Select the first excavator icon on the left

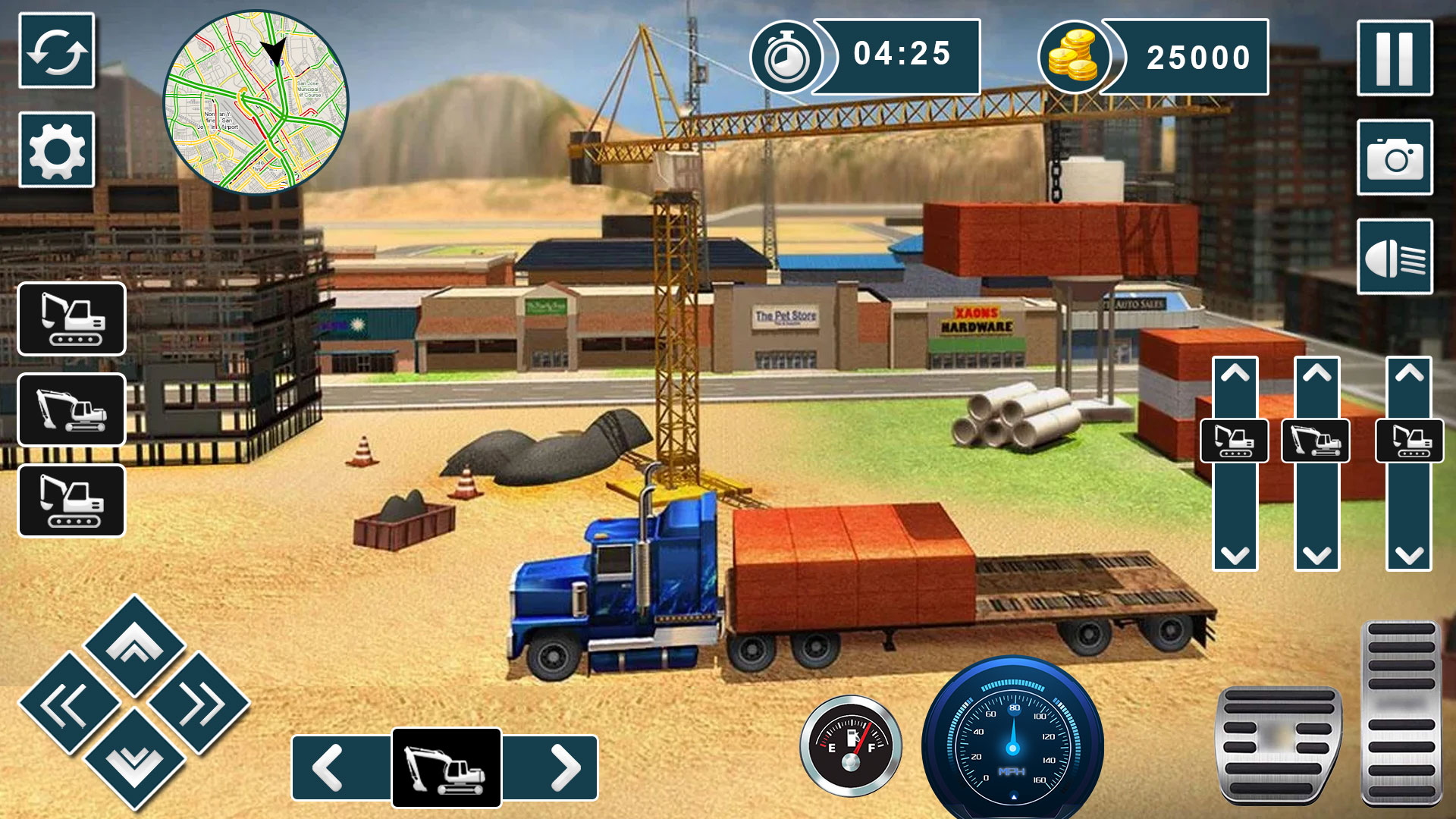[x=73, y=320]
